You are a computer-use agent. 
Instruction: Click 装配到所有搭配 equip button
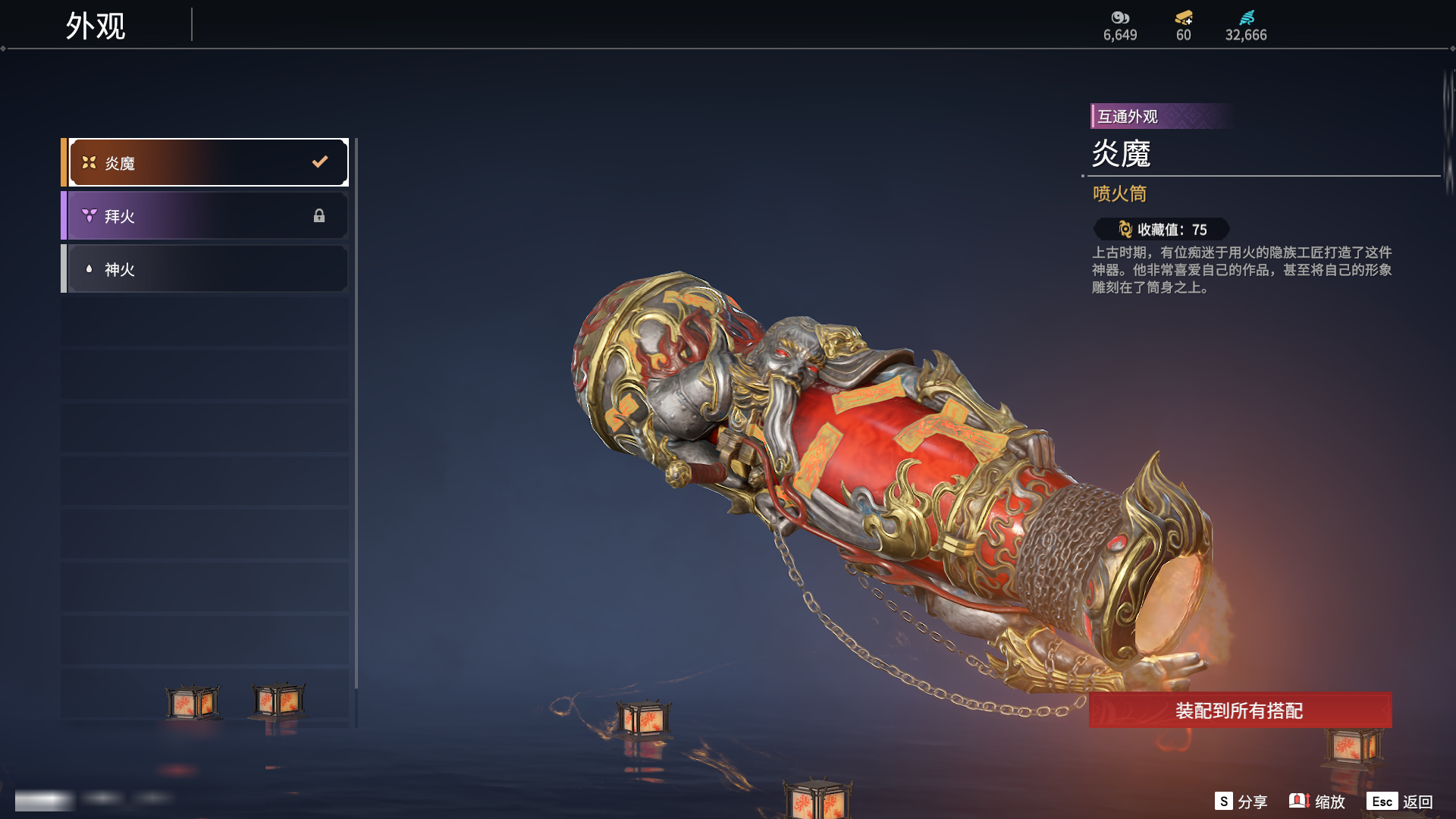pos(1239,711)
